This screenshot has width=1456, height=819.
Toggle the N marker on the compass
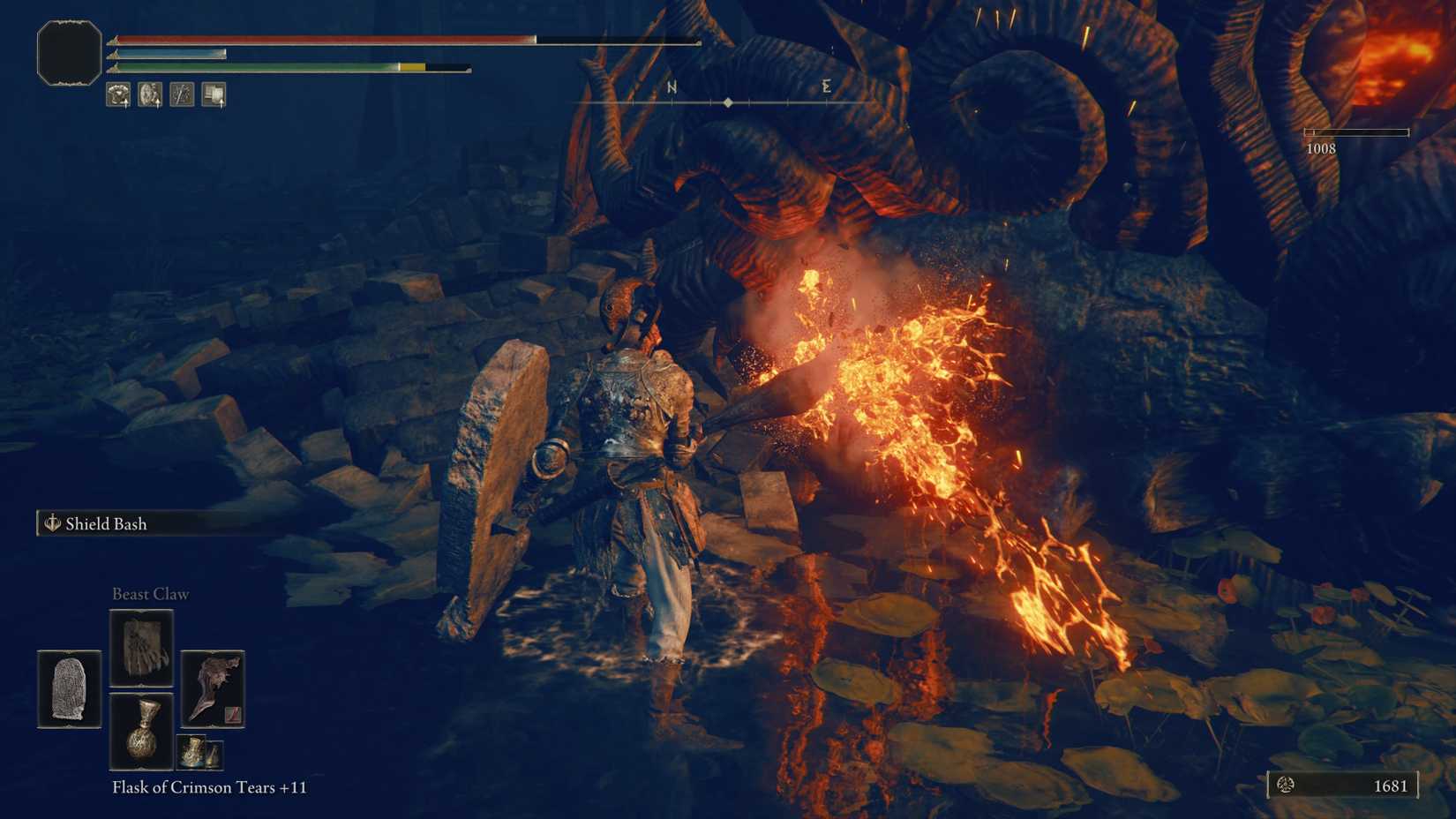click(x=672, y=87)
